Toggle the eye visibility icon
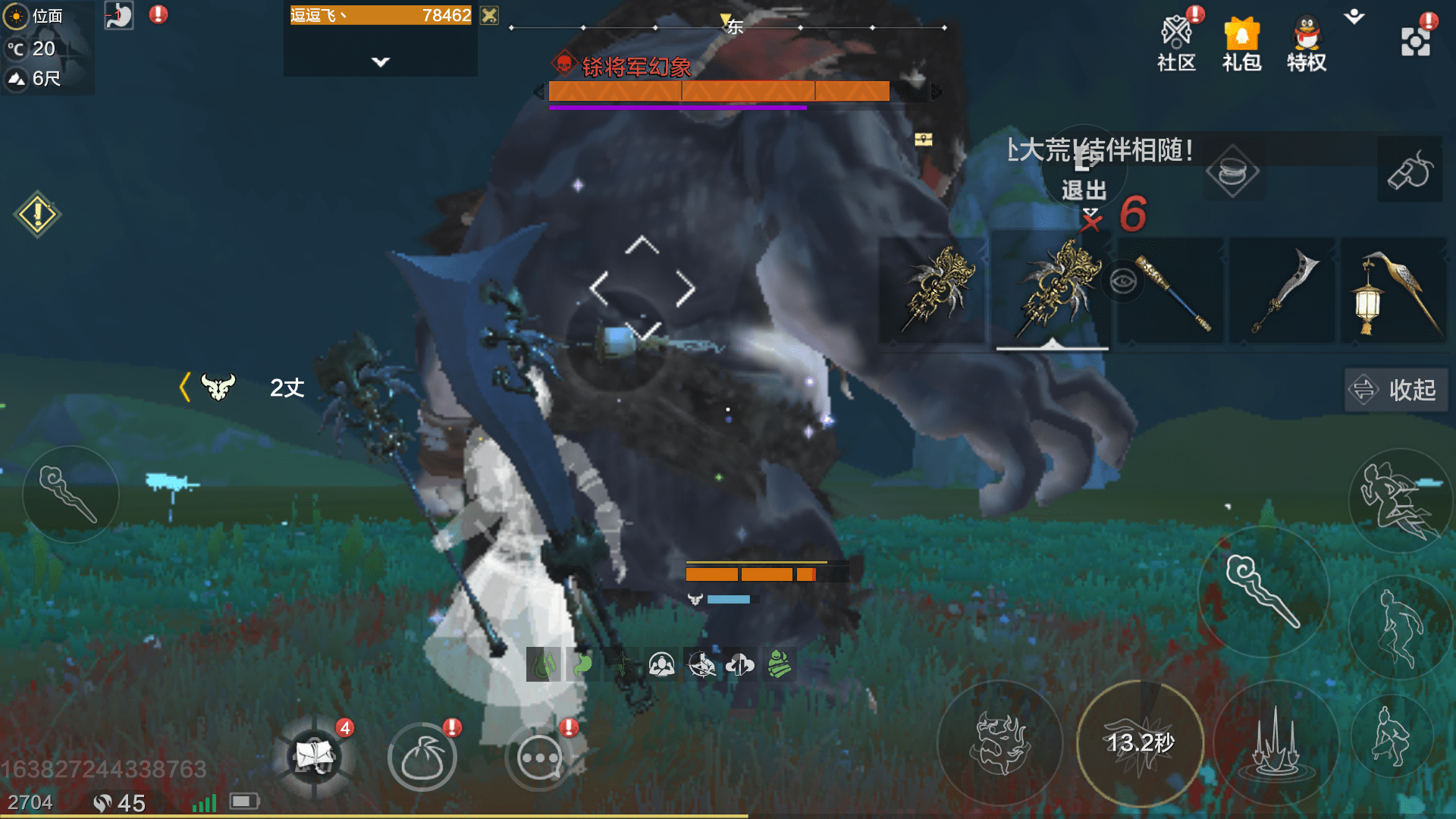 click(x=1122, y=282)
